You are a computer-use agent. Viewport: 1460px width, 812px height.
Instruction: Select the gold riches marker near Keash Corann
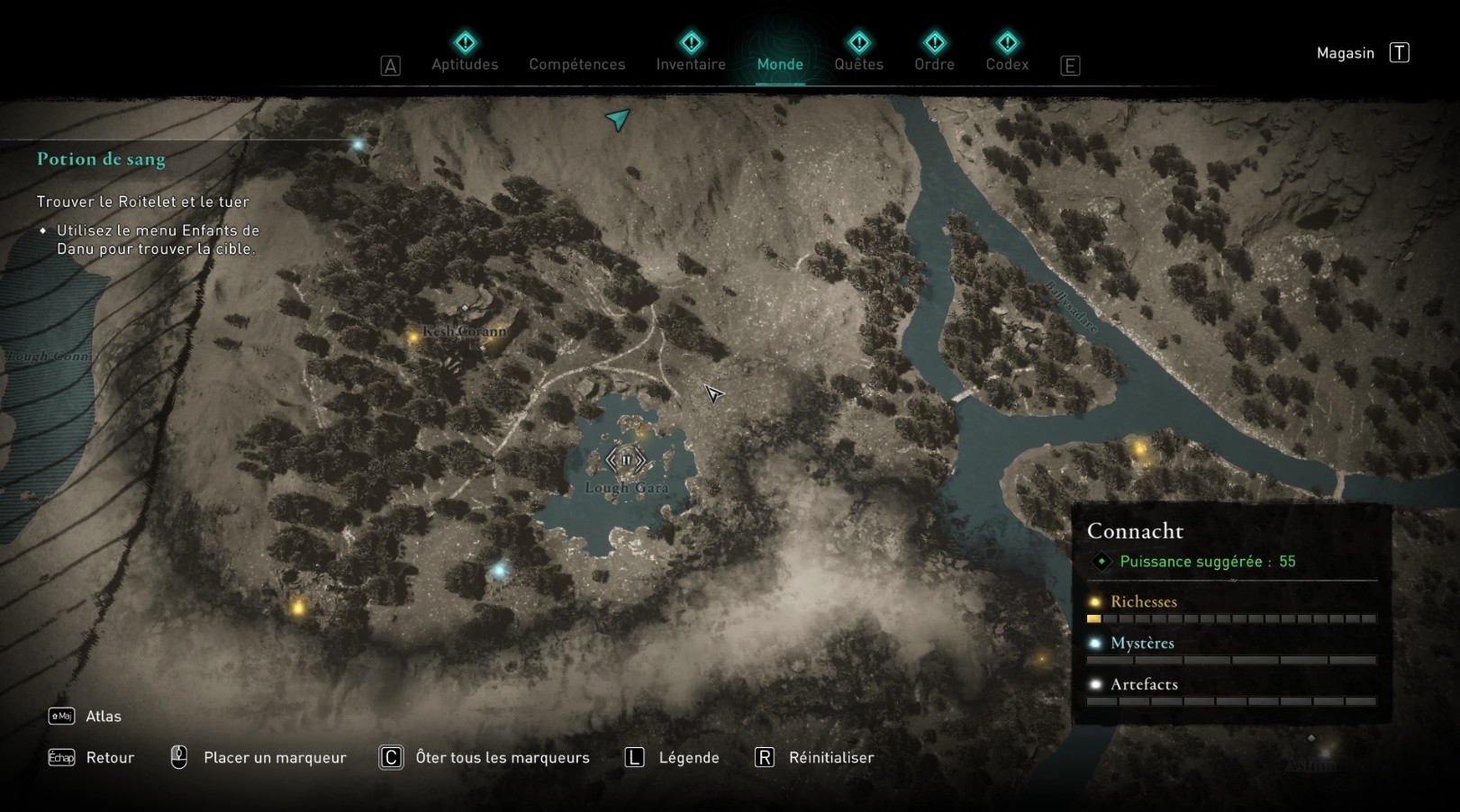pos(413,338)
